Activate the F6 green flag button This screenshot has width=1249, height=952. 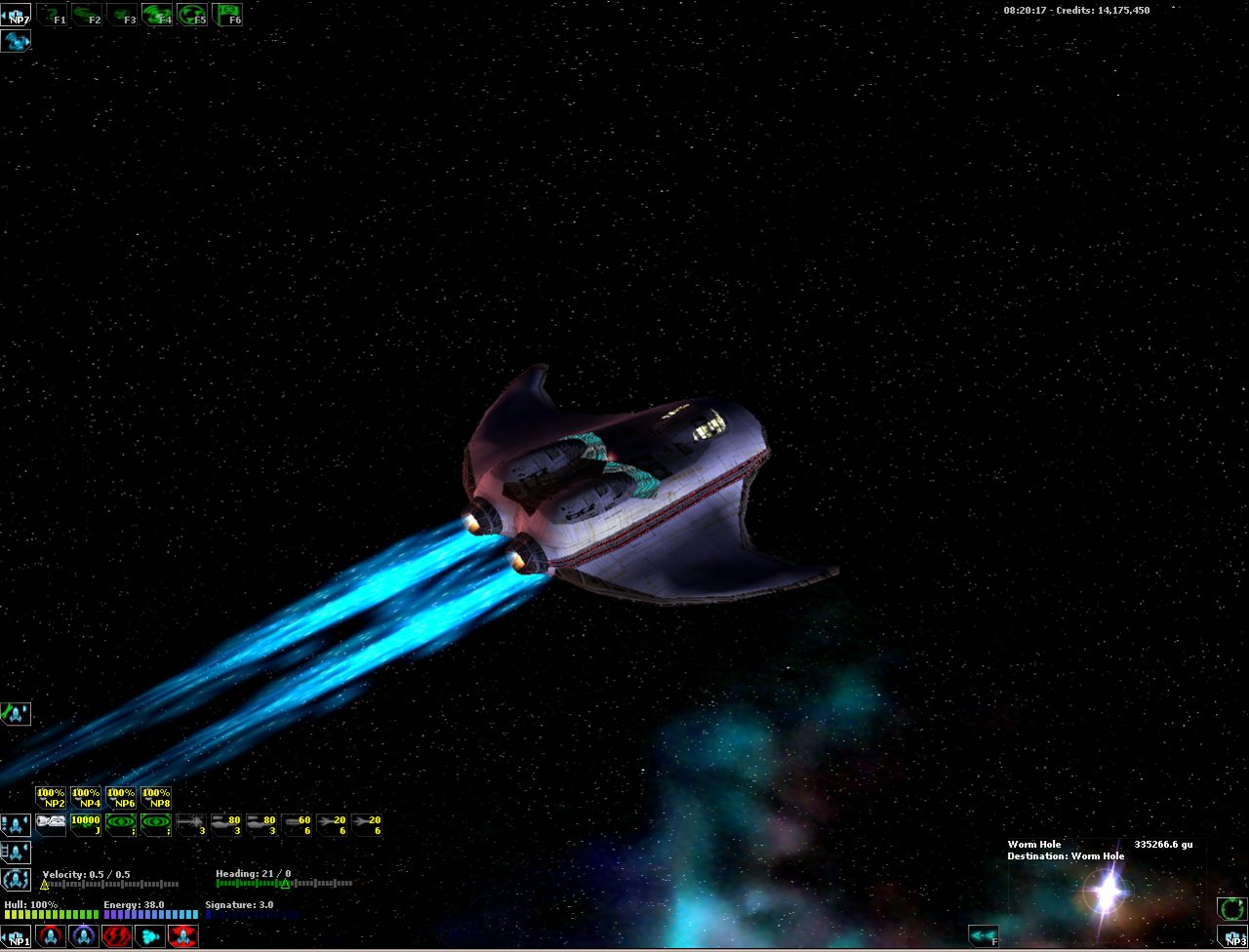(227, 15)
